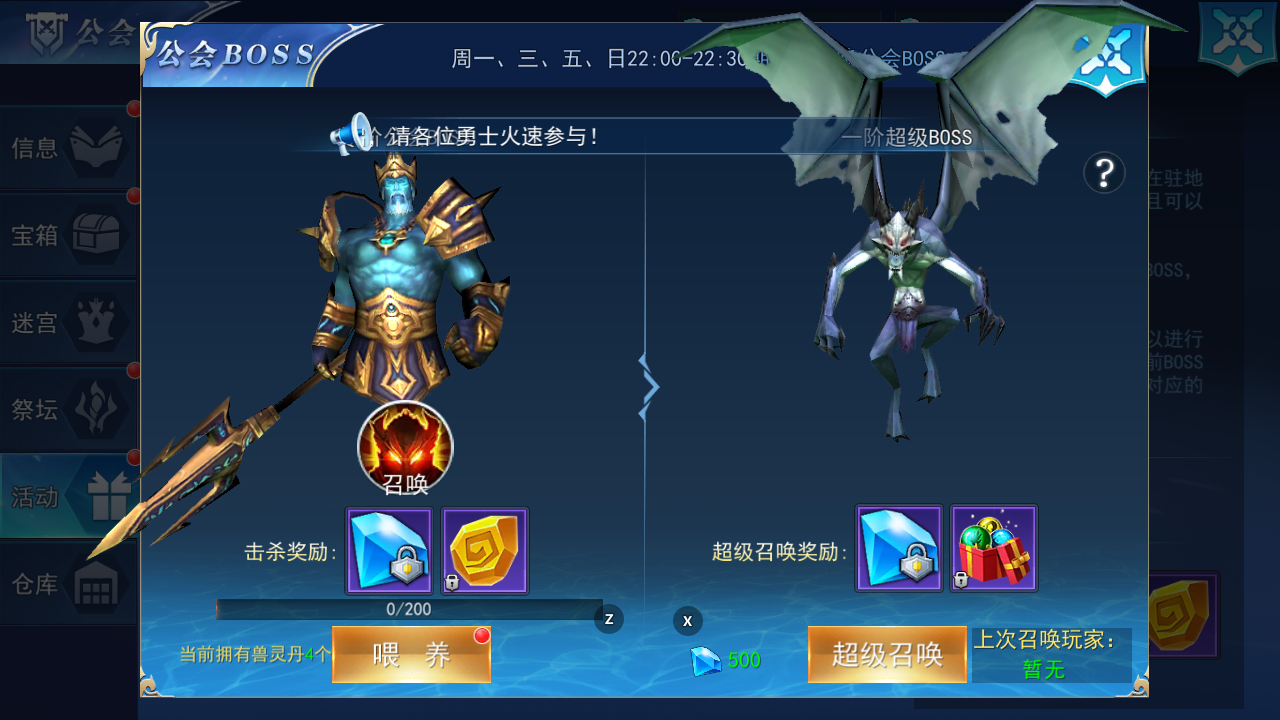Screen dimensions: 1280x720
Task: Tap the megaphone announcement icon
Action: click(349, 134)
